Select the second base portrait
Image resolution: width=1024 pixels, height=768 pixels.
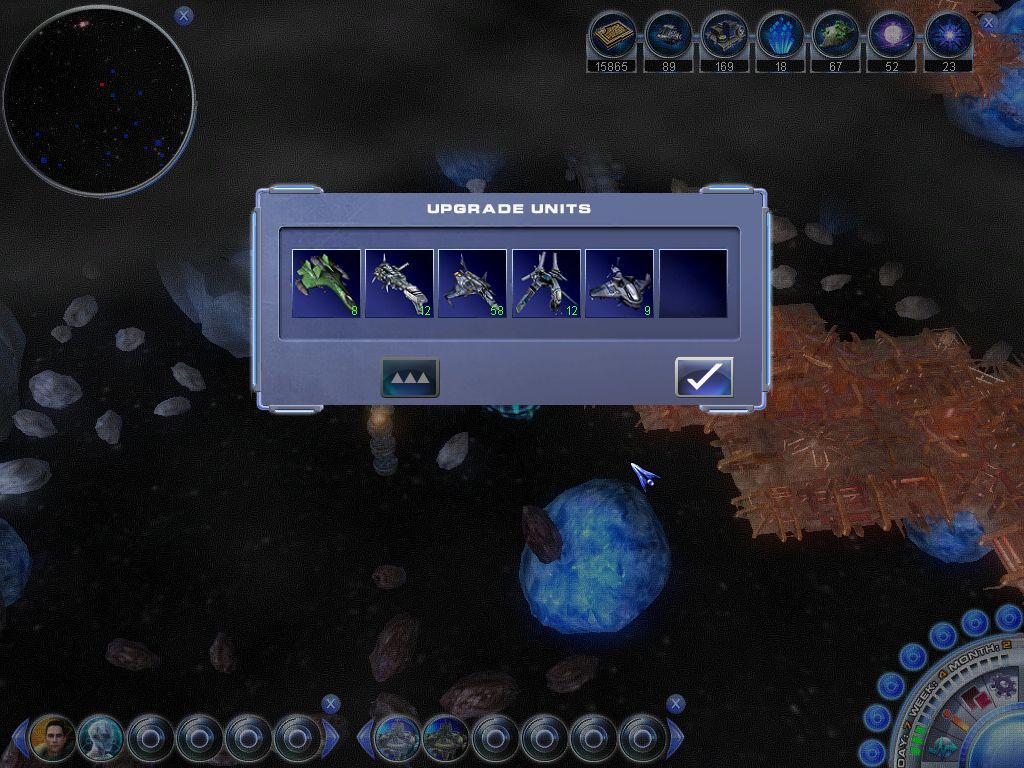tap(445, 739)
